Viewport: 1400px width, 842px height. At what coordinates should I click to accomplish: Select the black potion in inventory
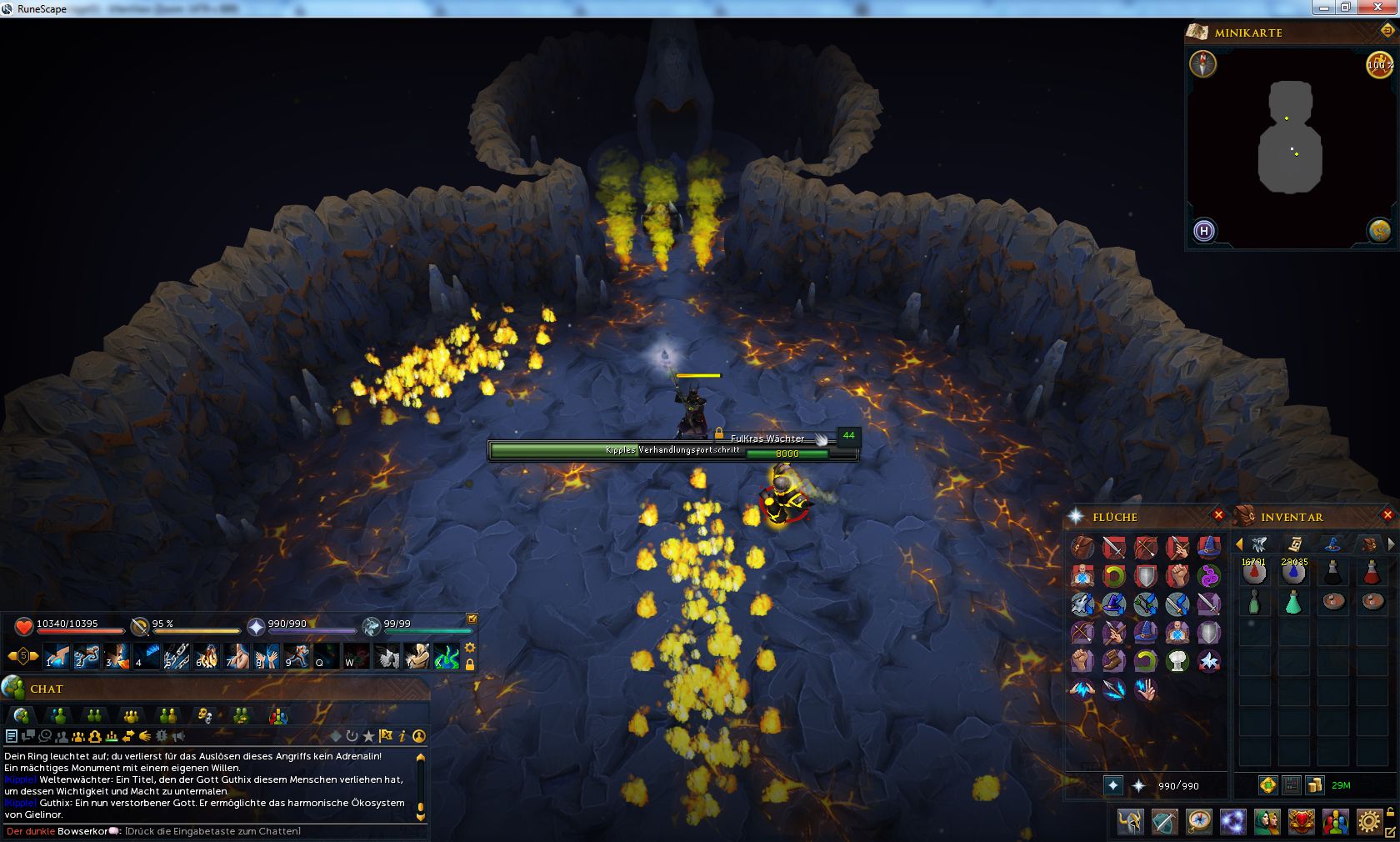click(x=1332, y=573)
